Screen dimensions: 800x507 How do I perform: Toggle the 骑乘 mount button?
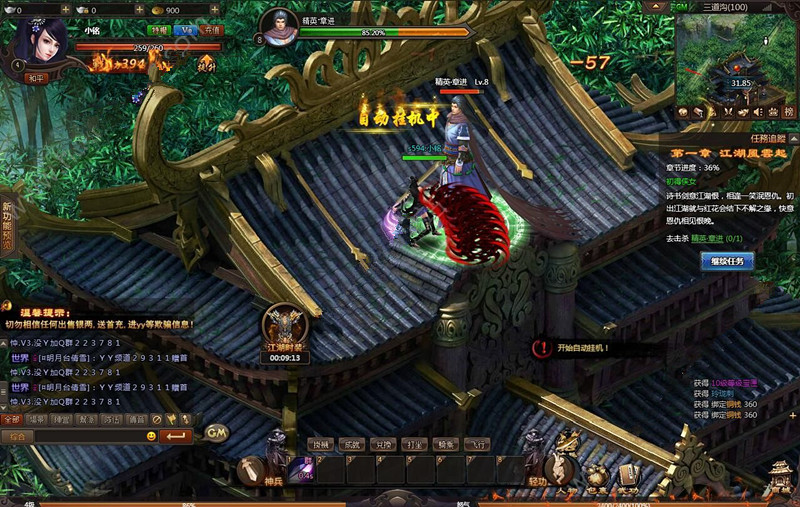click(x=447, y=444)
